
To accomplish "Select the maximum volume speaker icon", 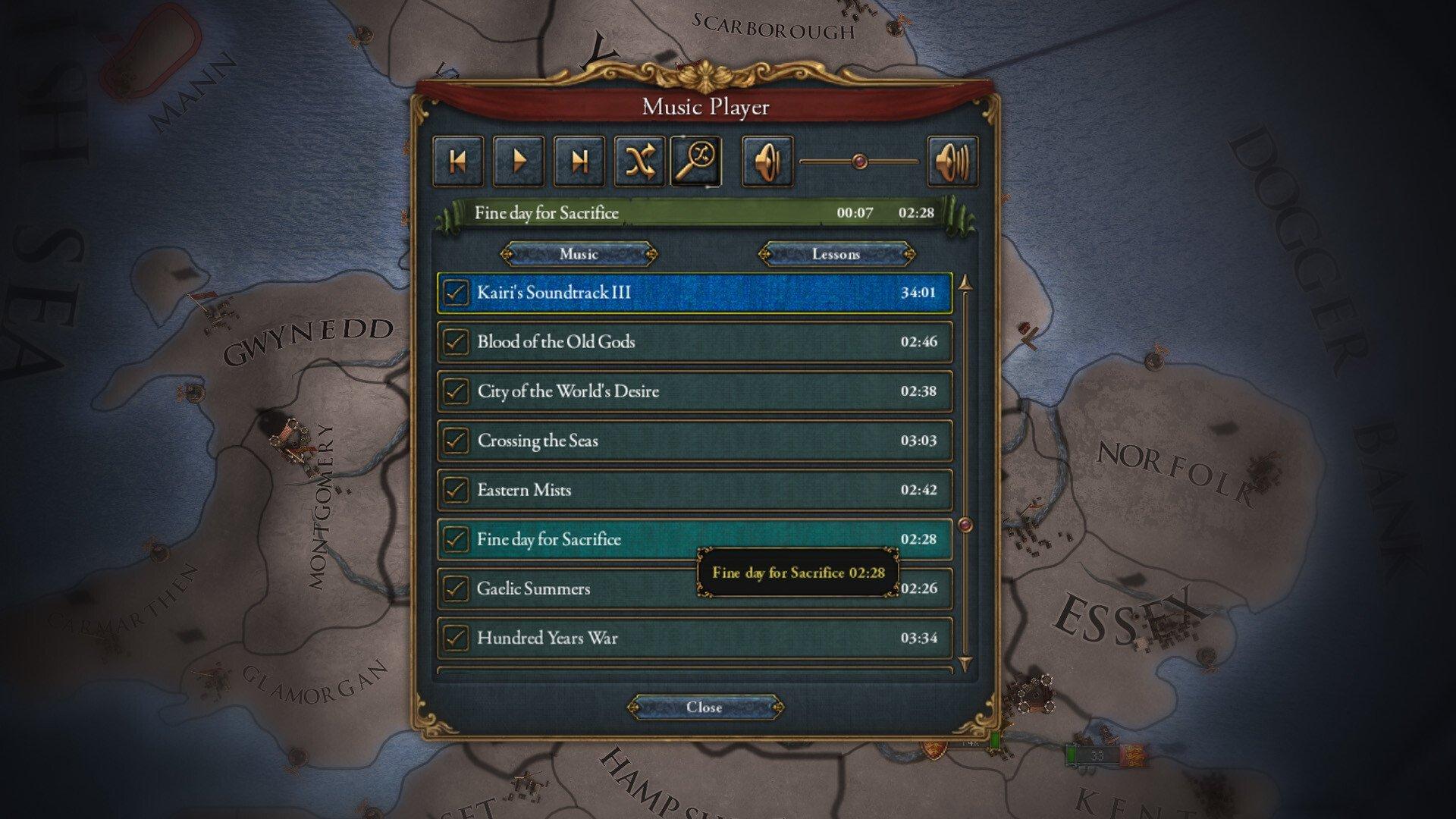I will (x=952, y=161).
